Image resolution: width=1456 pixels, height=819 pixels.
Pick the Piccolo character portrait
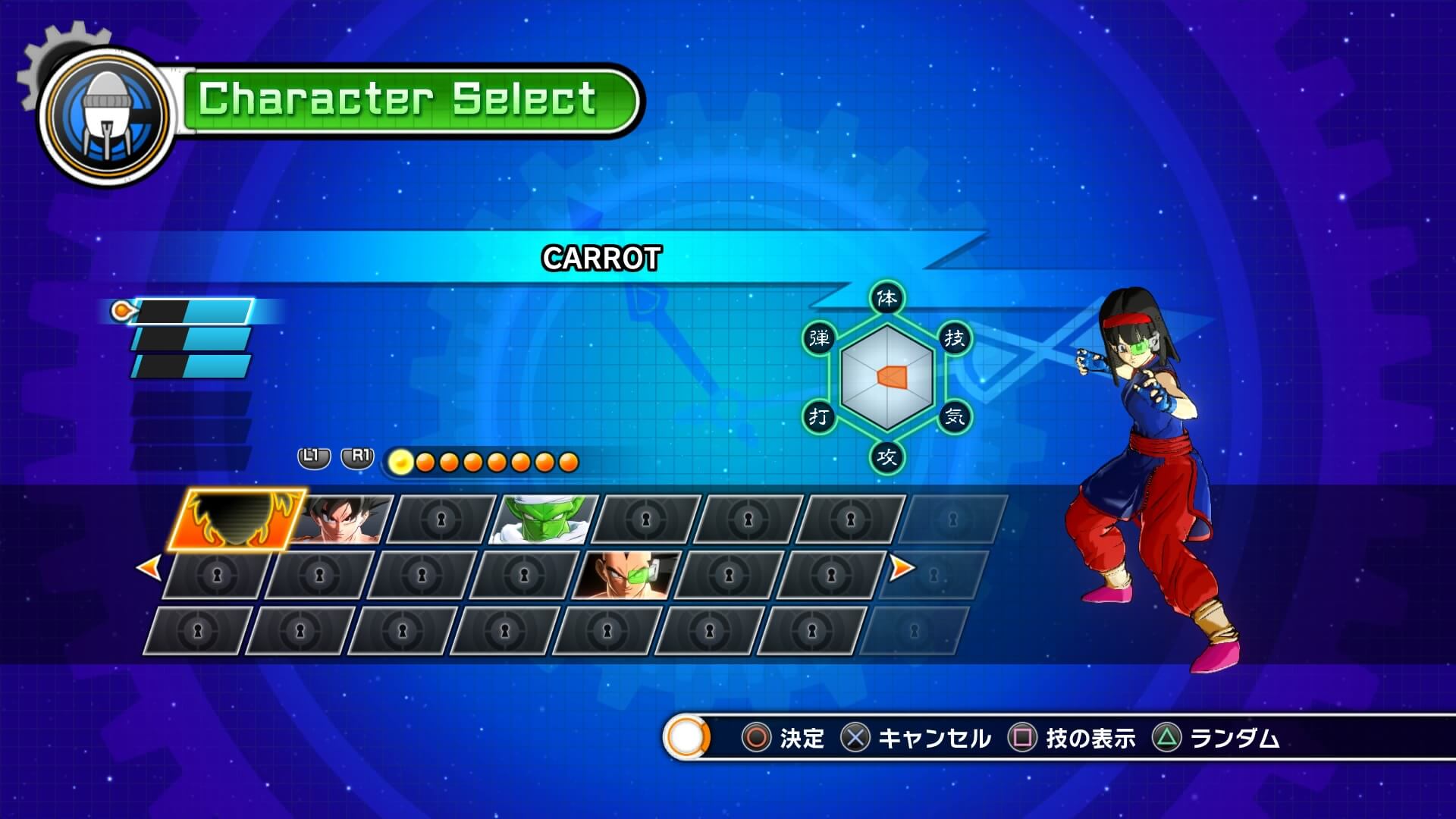tap(543, 520)
